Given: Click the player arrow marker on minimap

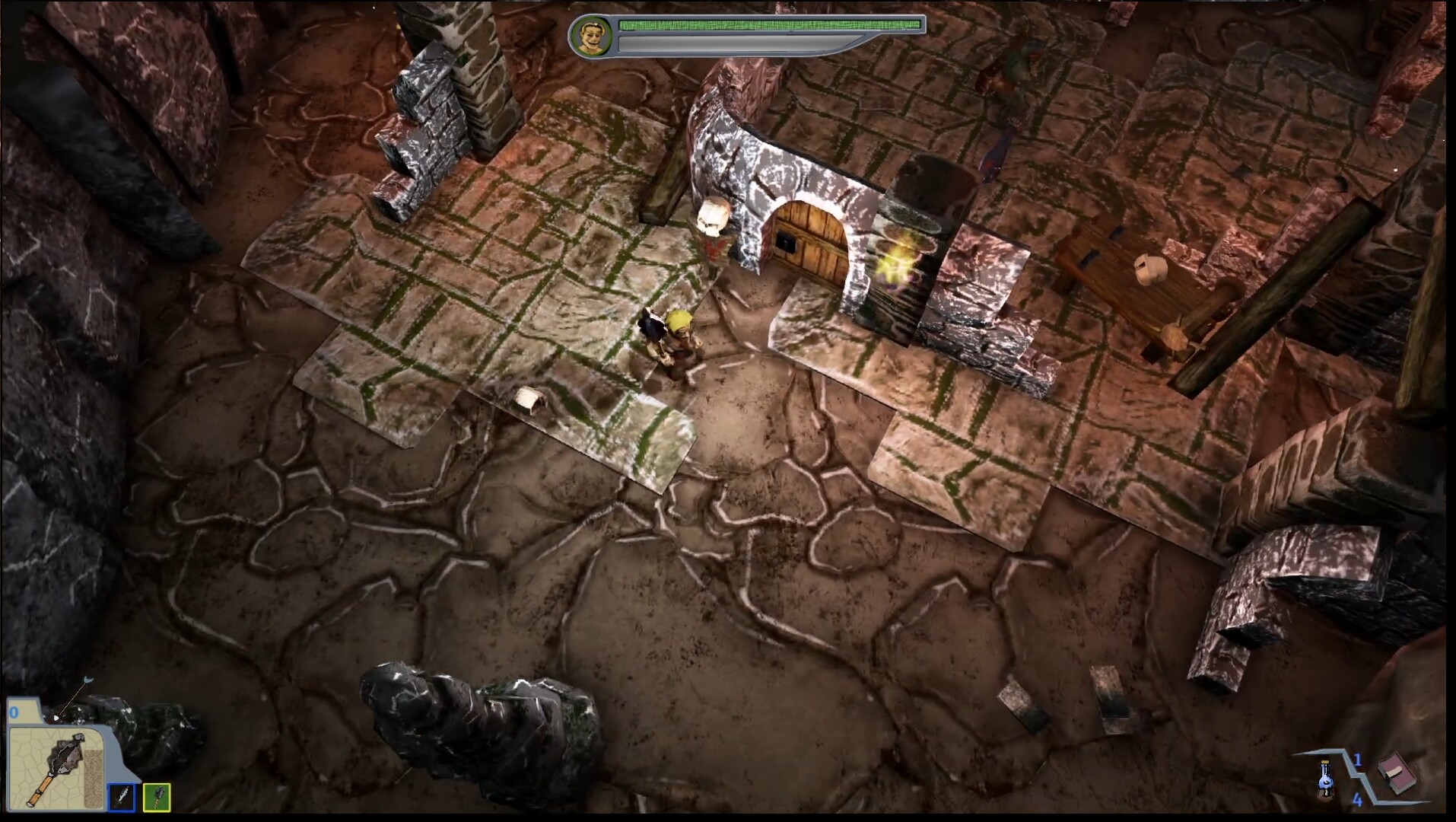Looking at the screenshot, I should pos(57,717).
